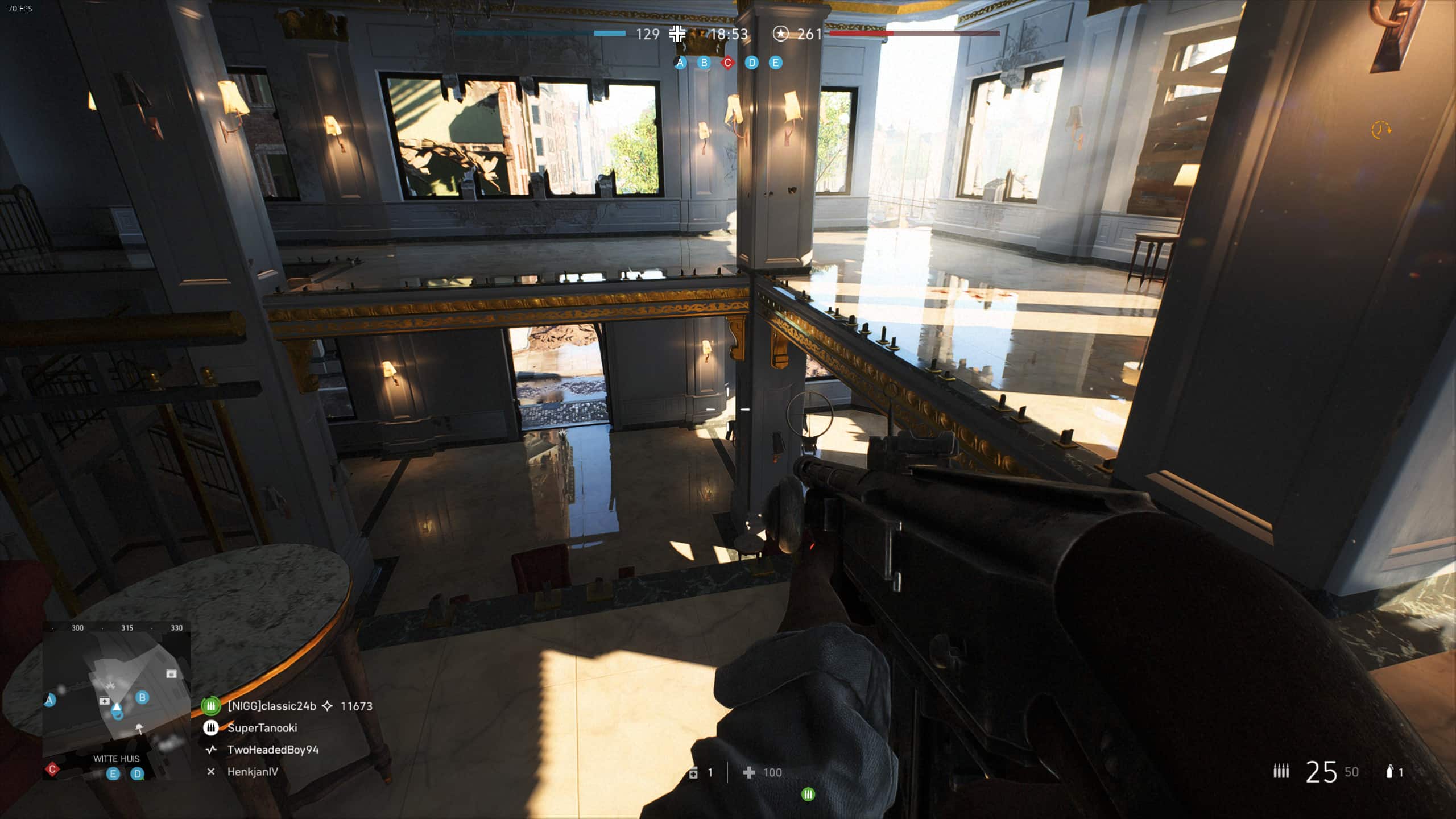Click the red enemy-held objective C flag at top
The height and width of the screenshot is (819, 1456).
click(727, 63)
